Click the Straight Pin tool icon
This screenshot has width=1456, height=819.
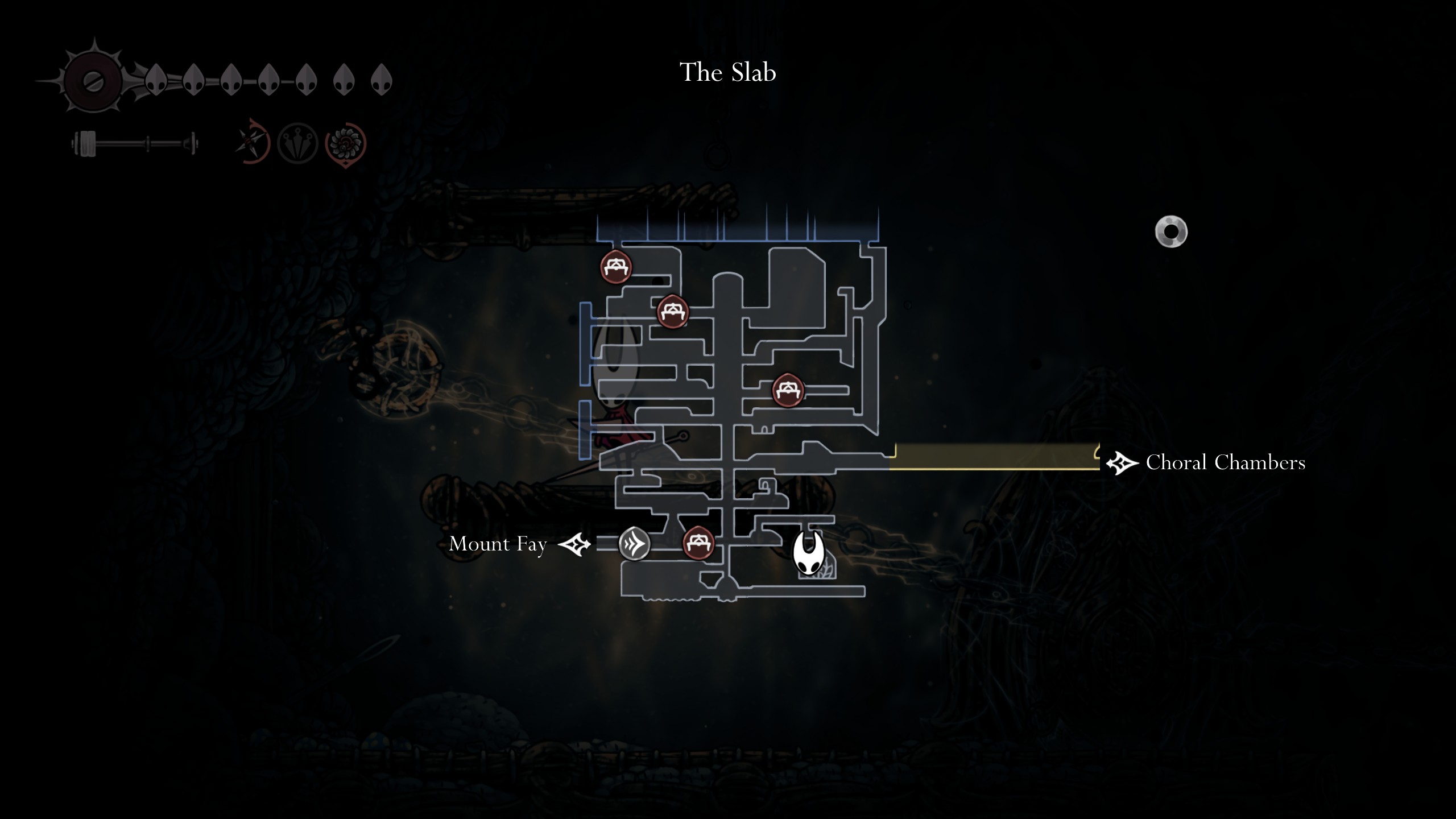coord(296,142)
